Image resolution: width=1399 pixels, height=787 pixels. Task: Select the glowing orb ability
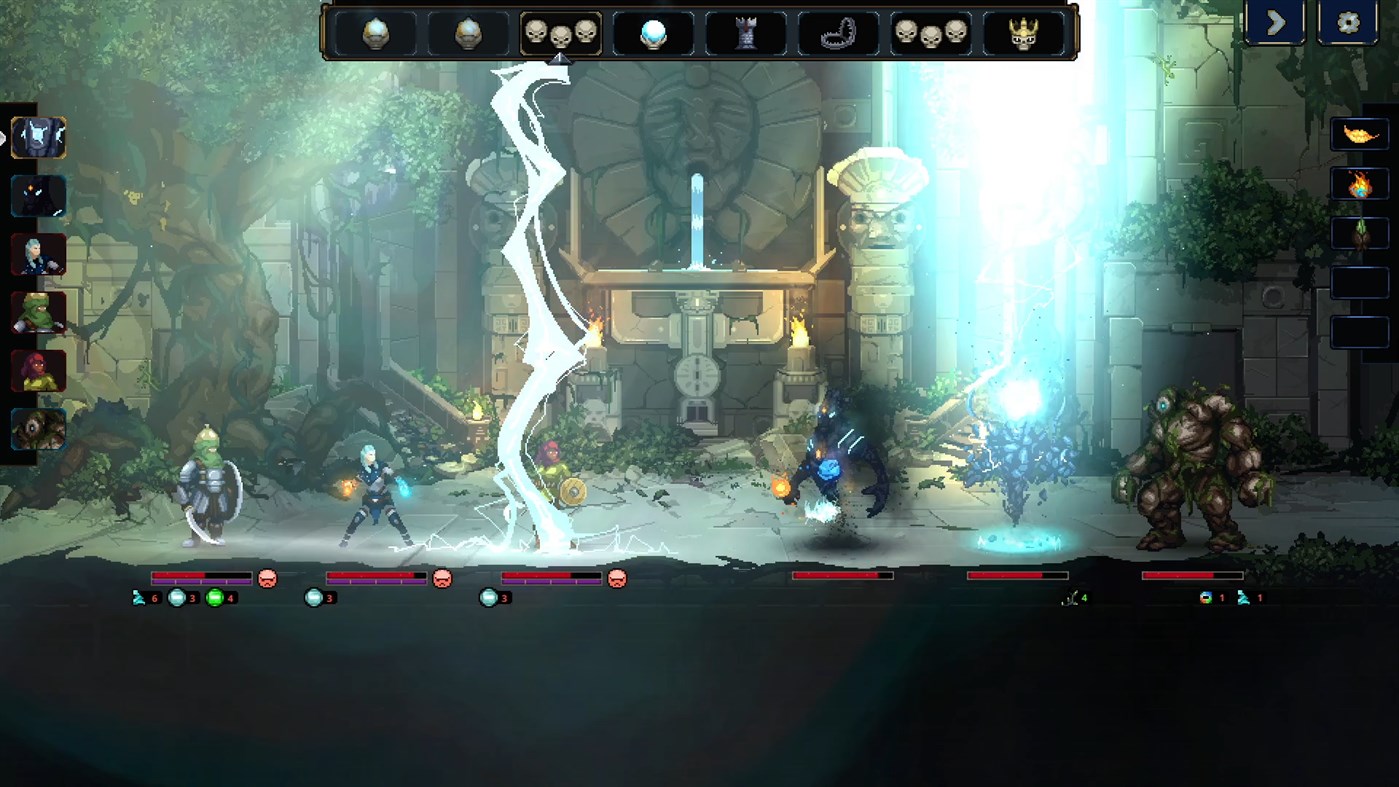[655, 32]
